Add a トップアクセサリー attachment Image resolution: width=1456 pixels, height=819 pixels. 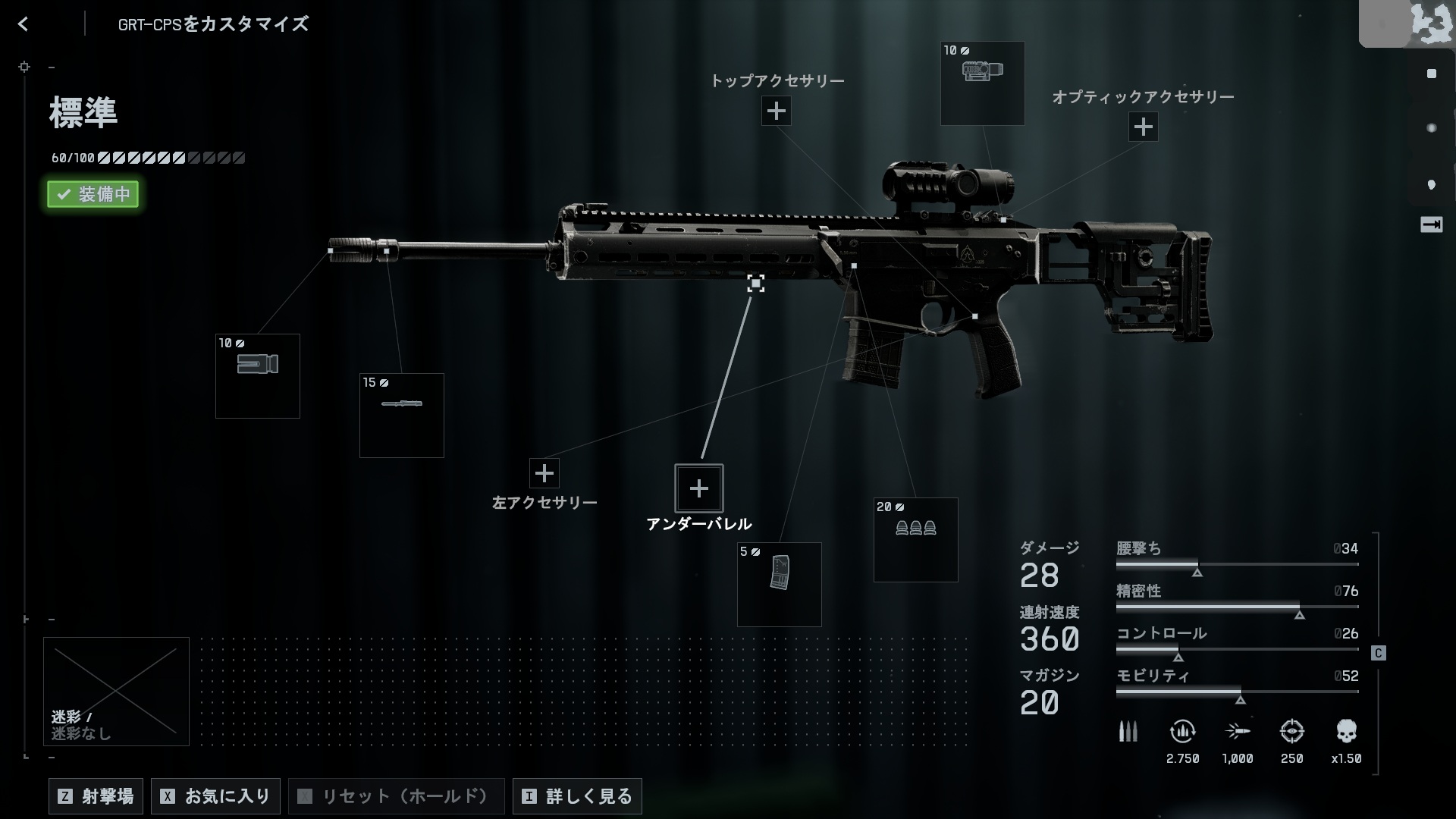pos(776,111)
